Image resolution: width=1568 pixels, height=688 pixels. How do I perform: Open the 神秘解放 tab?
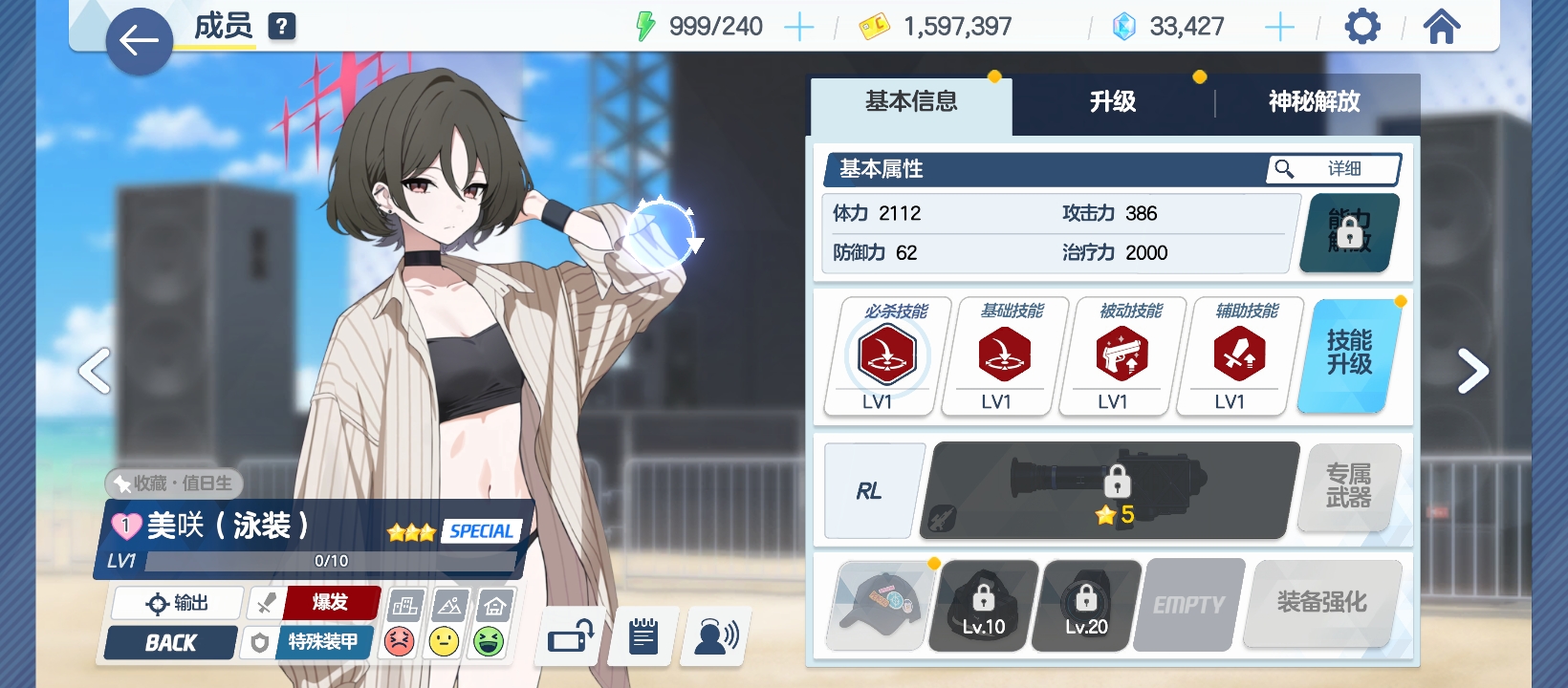(1314, 102)
